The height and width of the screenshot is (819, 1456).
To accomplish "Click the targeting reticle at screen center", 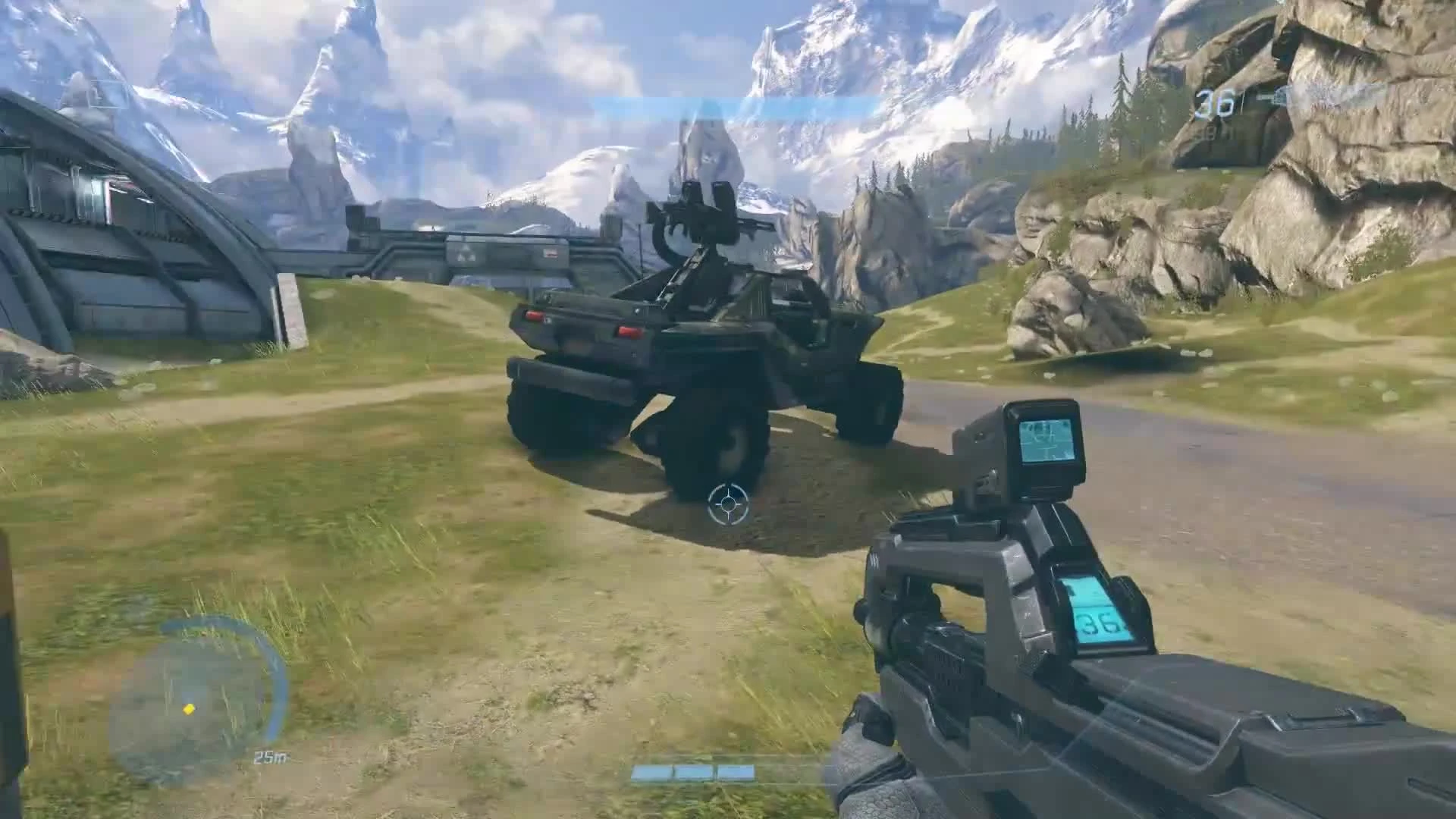I will coord(728,504).
